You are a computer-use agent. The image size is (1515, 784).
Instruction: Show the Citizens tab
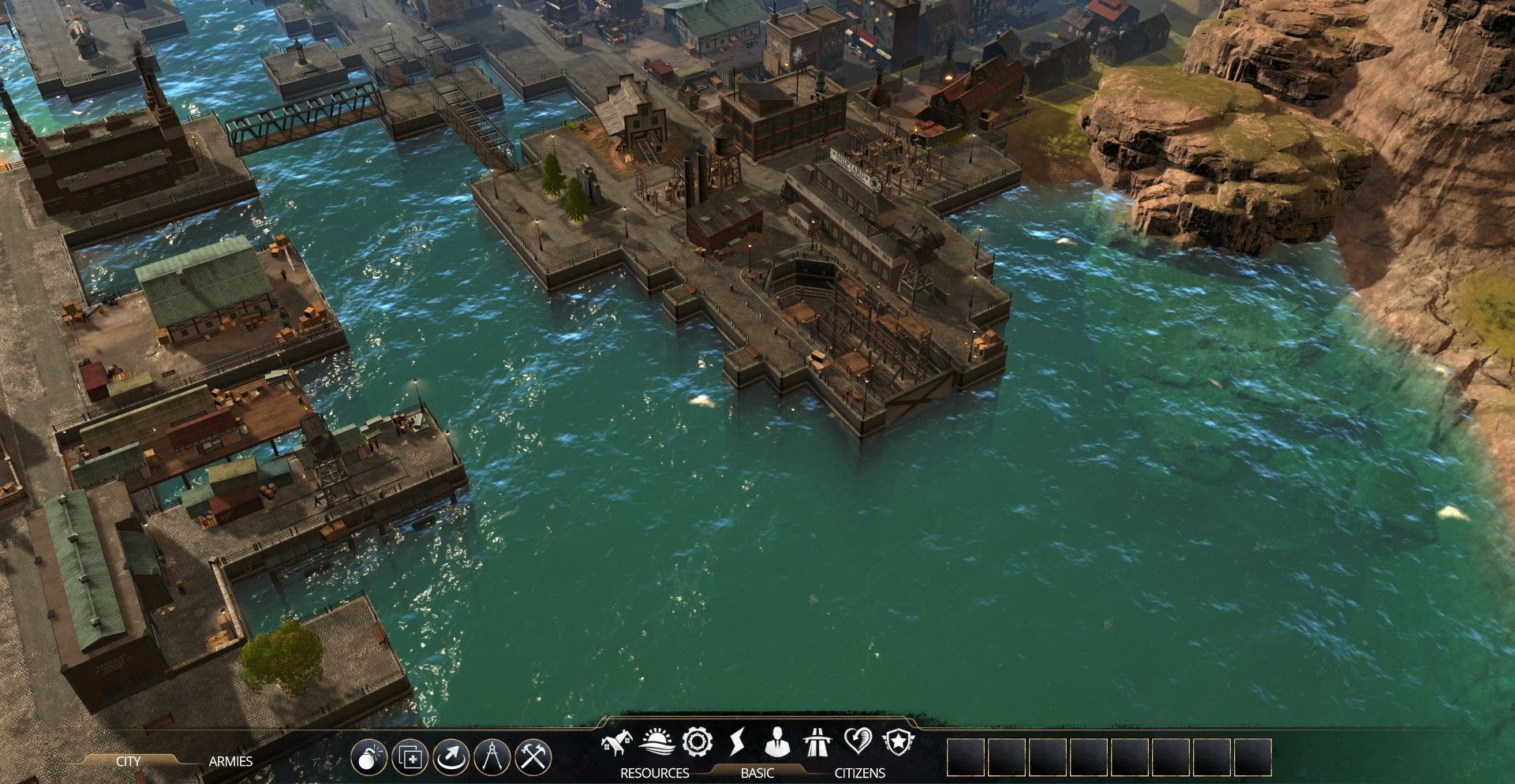click(859, 773)
